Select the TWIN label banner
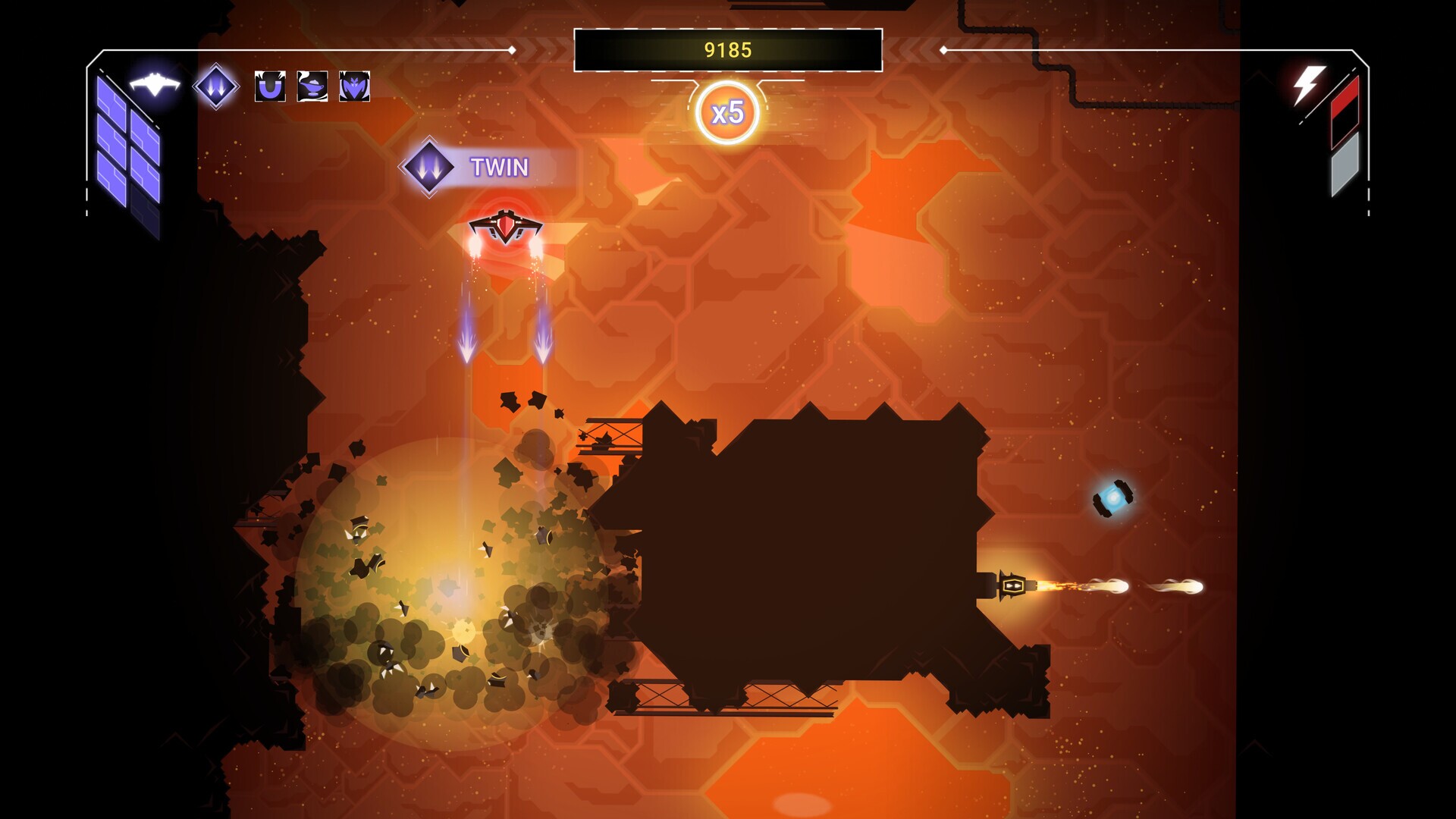The height and width of the screenshot is (819, 1456). coord(498,168)
